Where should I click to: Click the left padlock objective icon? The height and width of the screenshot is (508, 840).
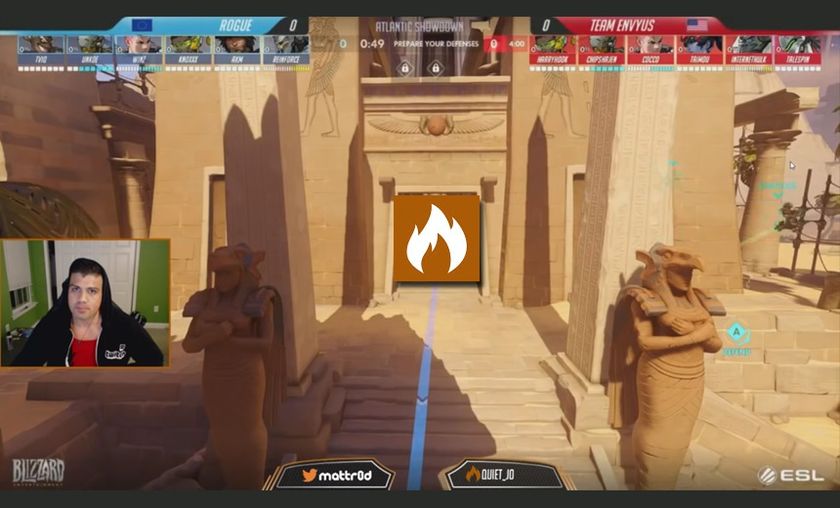point(404,68)
